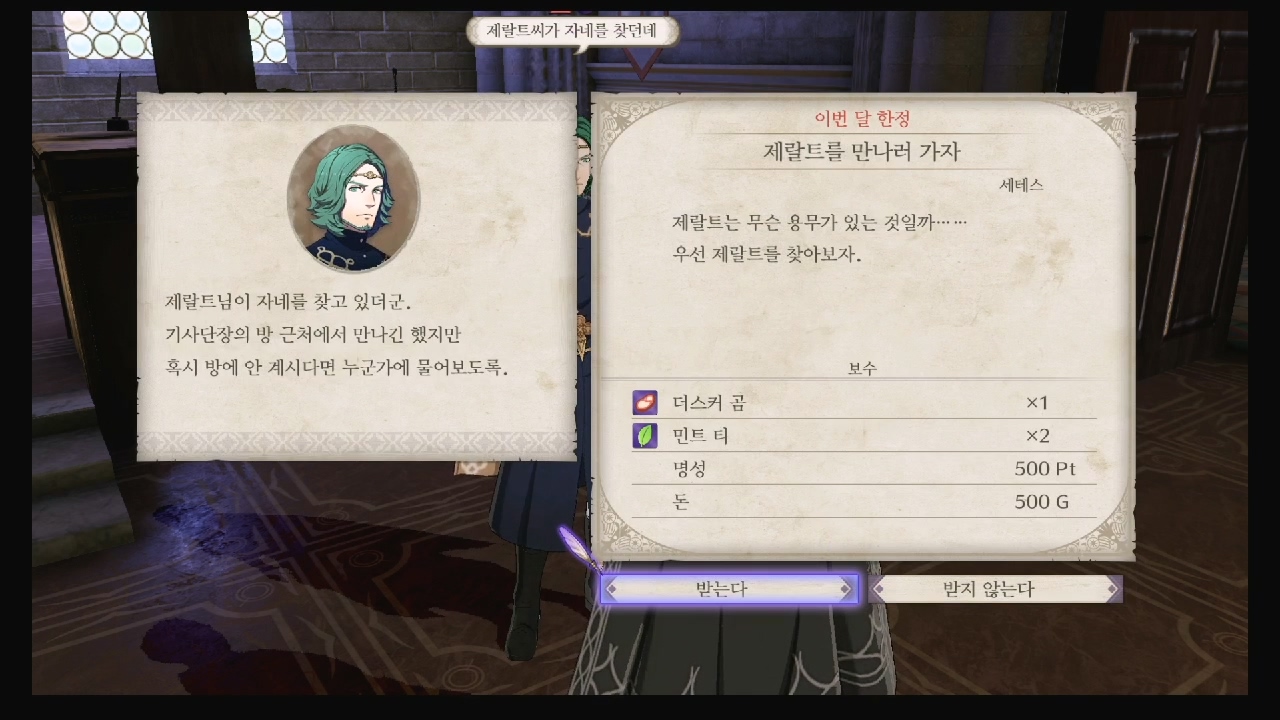Click the quest giver name 세테스
This screenshot has height=720, width=1280.
1021,184
